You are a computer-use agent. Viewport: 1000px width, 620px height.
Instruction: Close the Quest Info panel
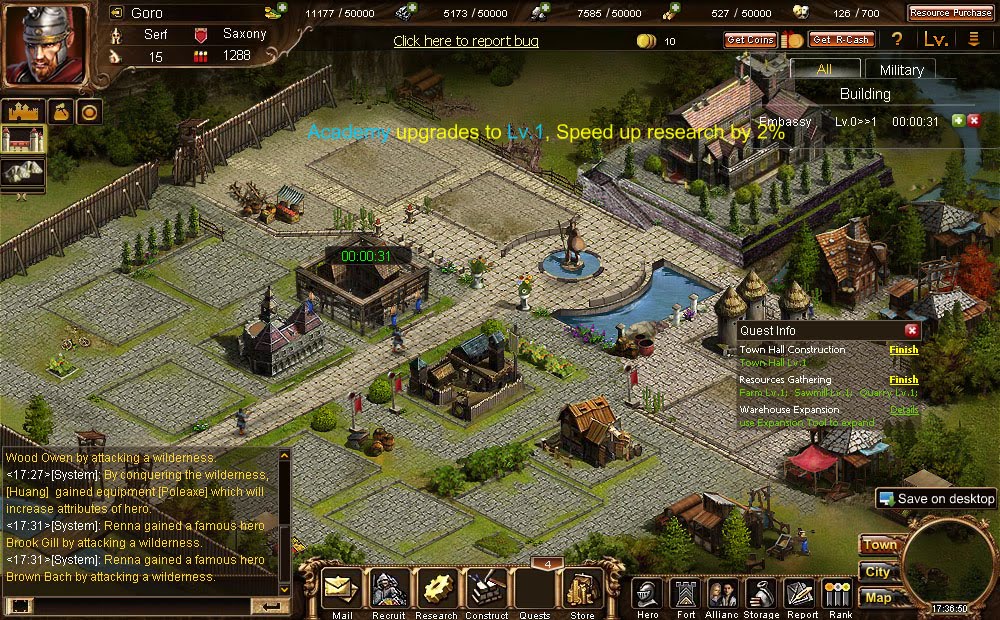(x=911, y=330)
